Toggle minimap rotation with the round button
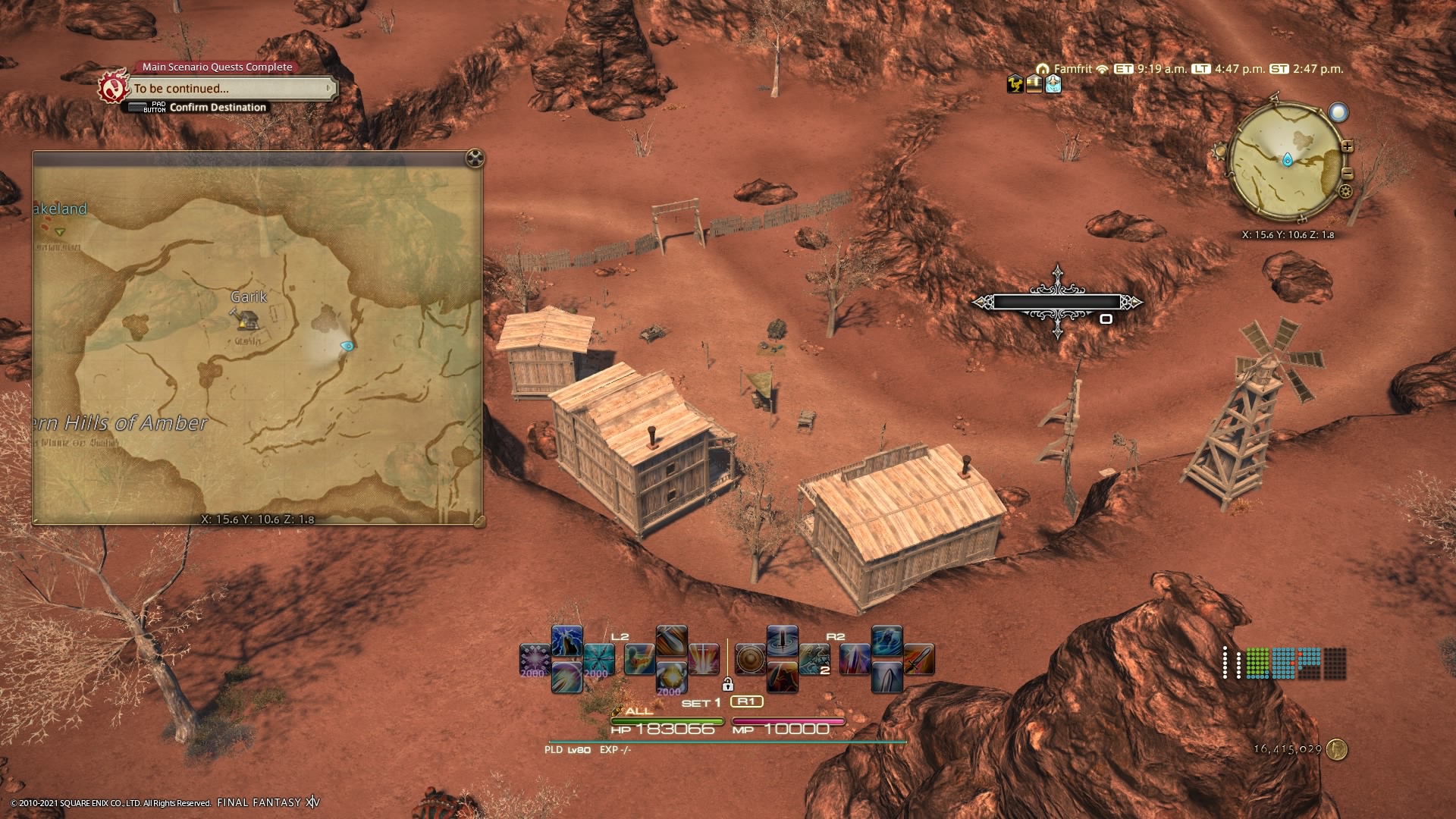 point(1338,112)
